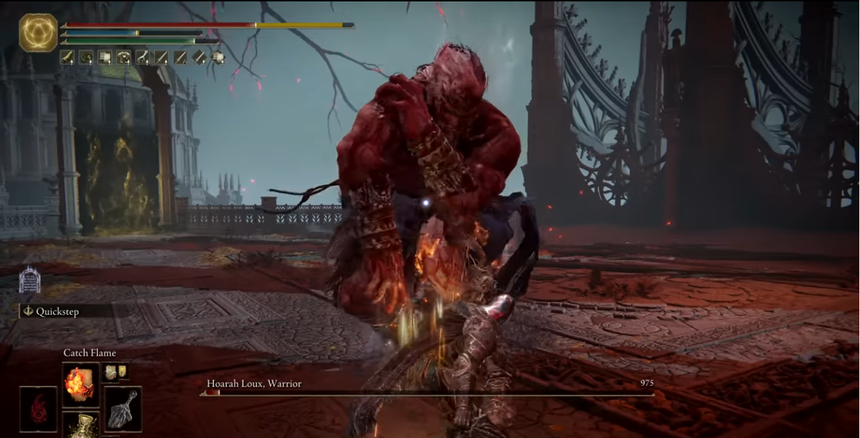Click the golden rune emblem icon
The height and width of the screenshot is (438, 860).
click(38, 33)
